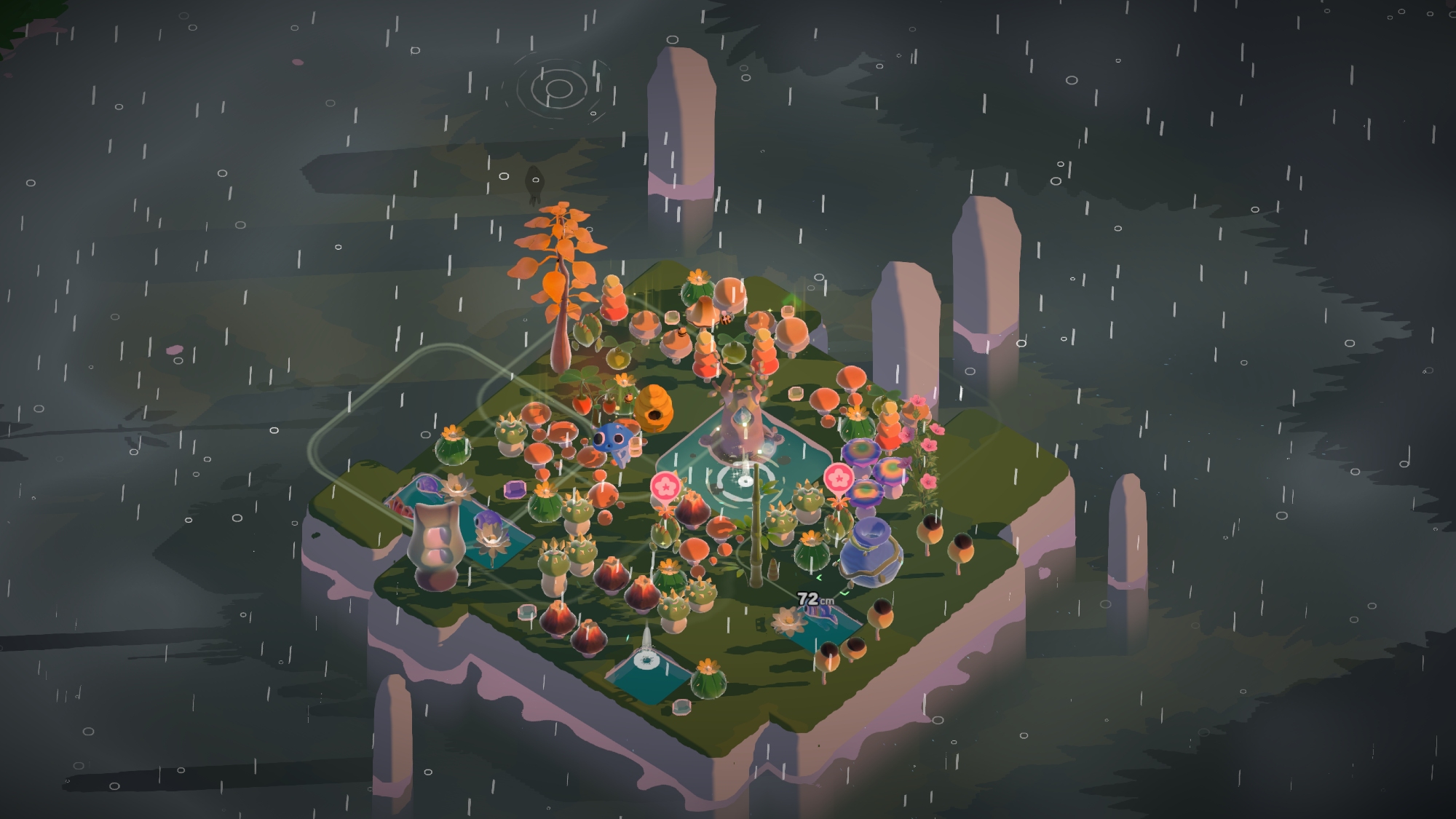Select the pink flower marker beside the rainbow mushrooms
The width and height of the screenshot is (1456, 819).
(x=839, y=478)
